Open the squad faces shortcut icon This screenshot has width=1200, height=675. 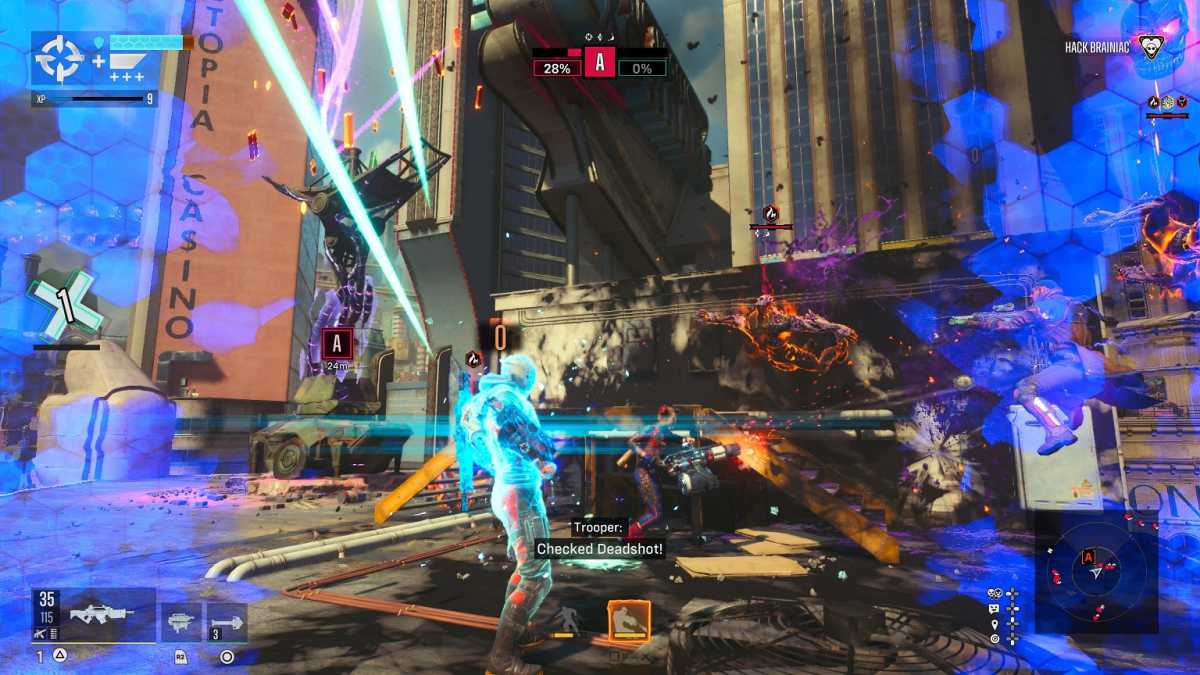click(995, 593)
